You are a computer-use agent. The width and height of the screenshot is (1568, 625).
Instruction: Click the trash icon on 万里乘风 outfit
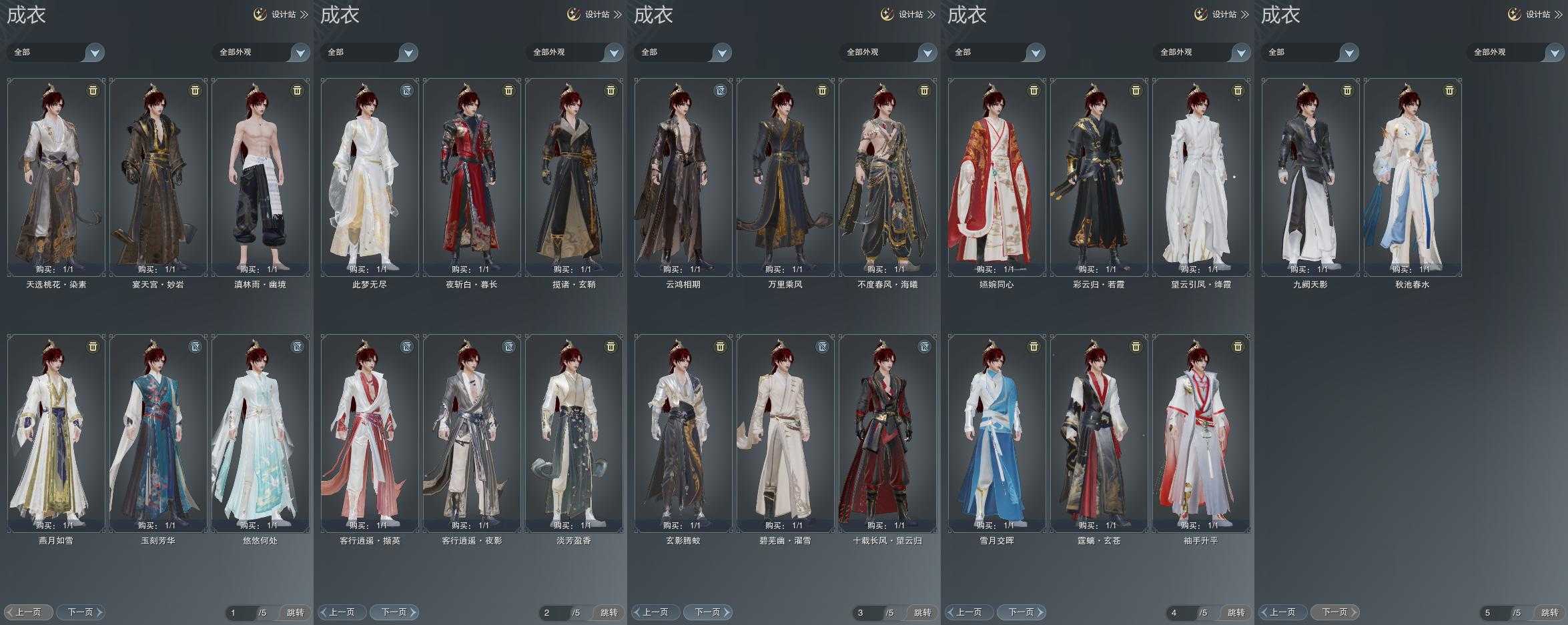tap(822, 91)
